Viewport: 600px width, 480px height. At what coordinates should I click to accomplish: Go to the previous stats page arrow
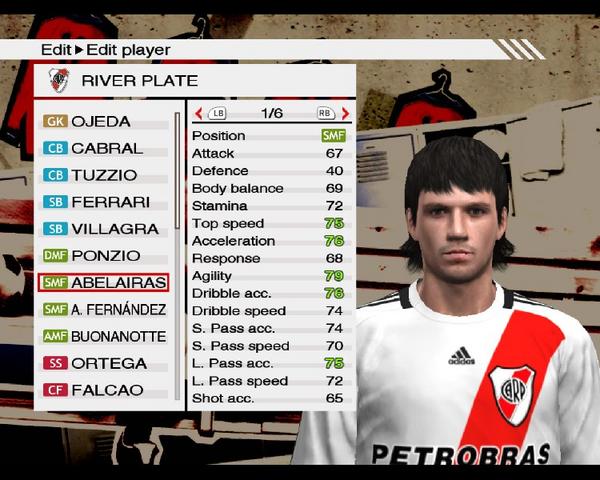(198, 114)
